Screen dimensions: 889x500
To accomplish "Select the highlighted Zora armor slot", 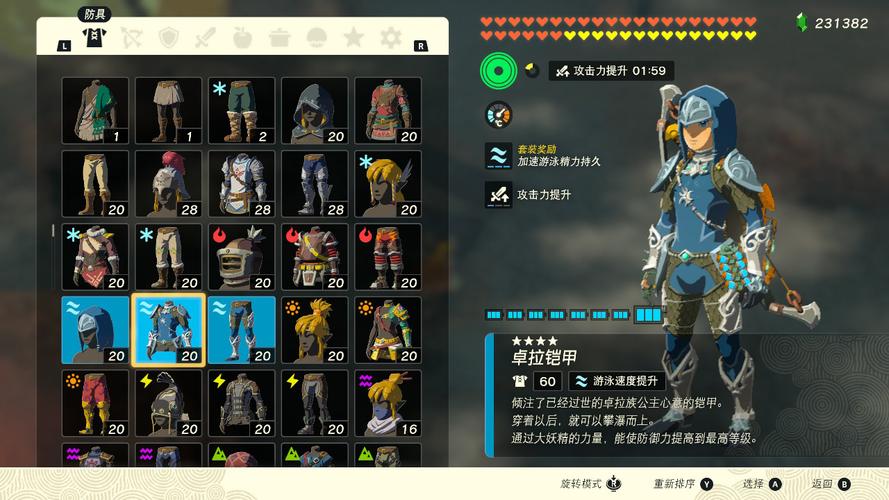I will [x=169, y=329].
